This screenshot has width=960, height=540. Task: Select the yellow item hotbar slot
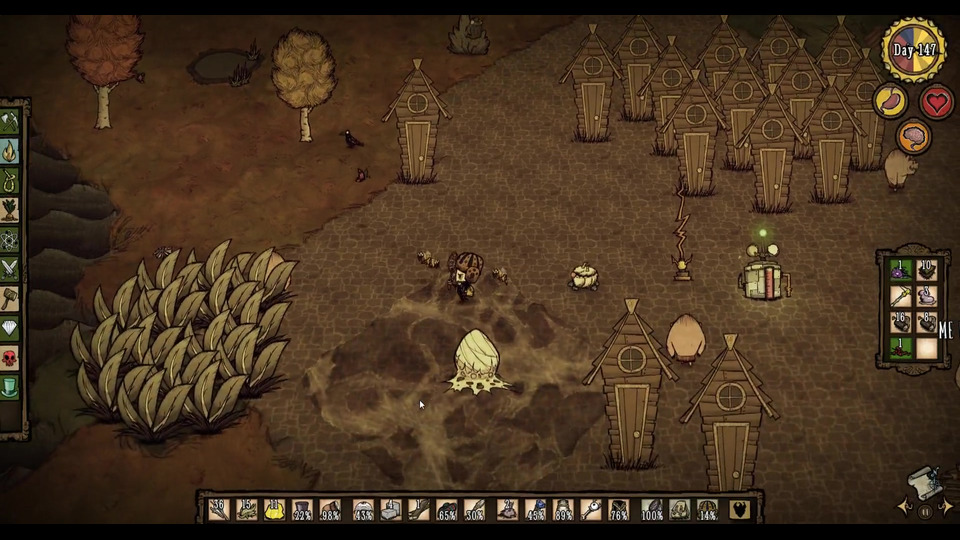click(274, 509)
